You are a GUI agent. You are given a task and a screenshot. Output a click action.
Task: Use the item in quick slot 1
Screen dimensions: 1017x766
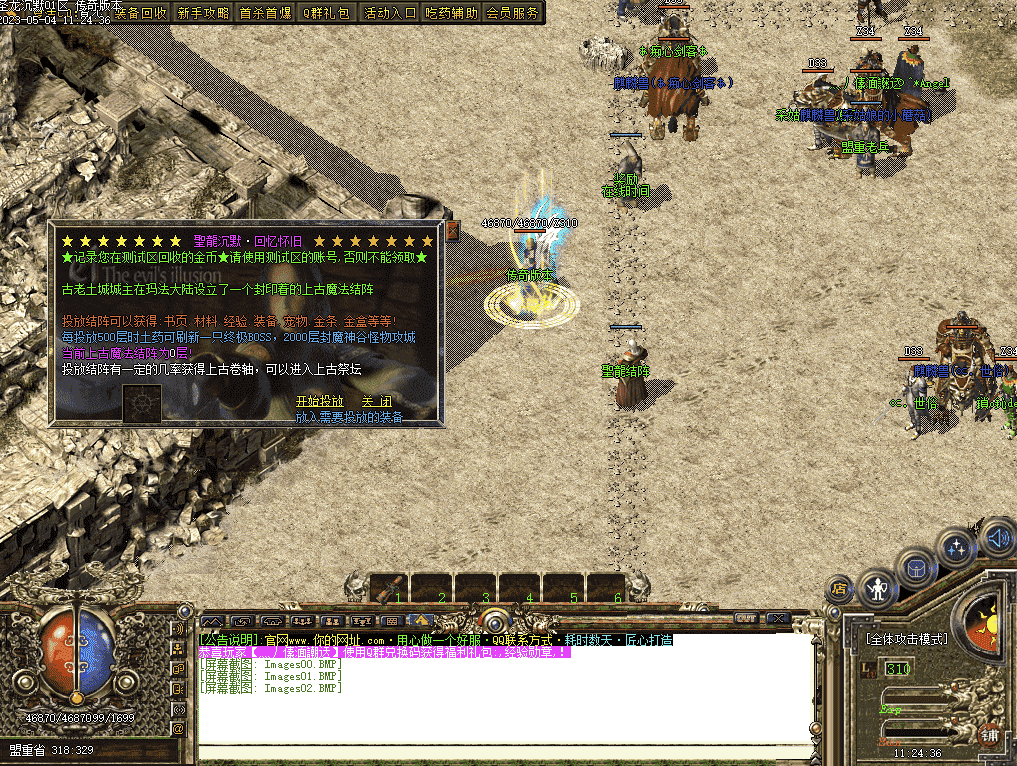point(389,588)
